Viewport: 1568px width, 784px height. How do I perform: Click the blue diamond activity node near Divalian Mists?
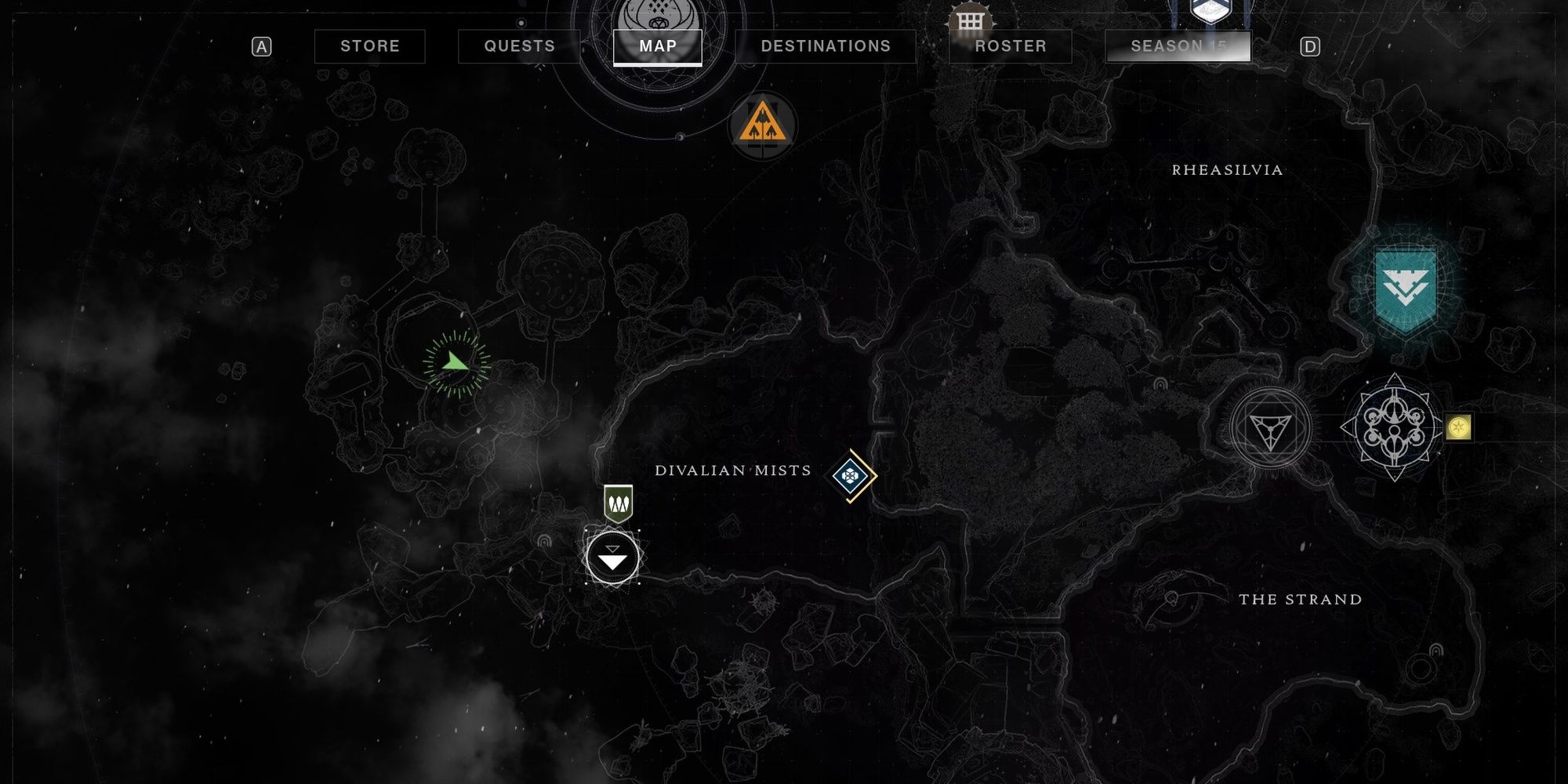(852, 473)
